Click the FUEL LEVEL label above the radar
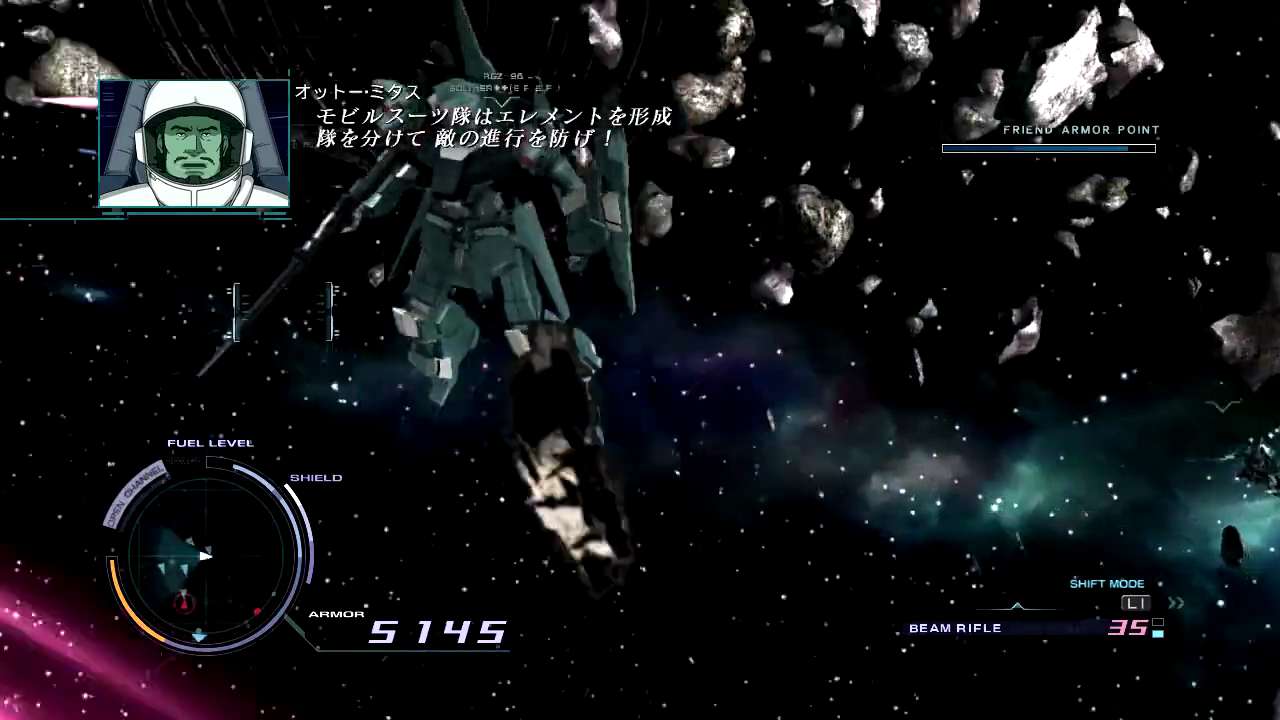Image resolution: width=1280 pixels, height=720 pixels. click(210, 442)
